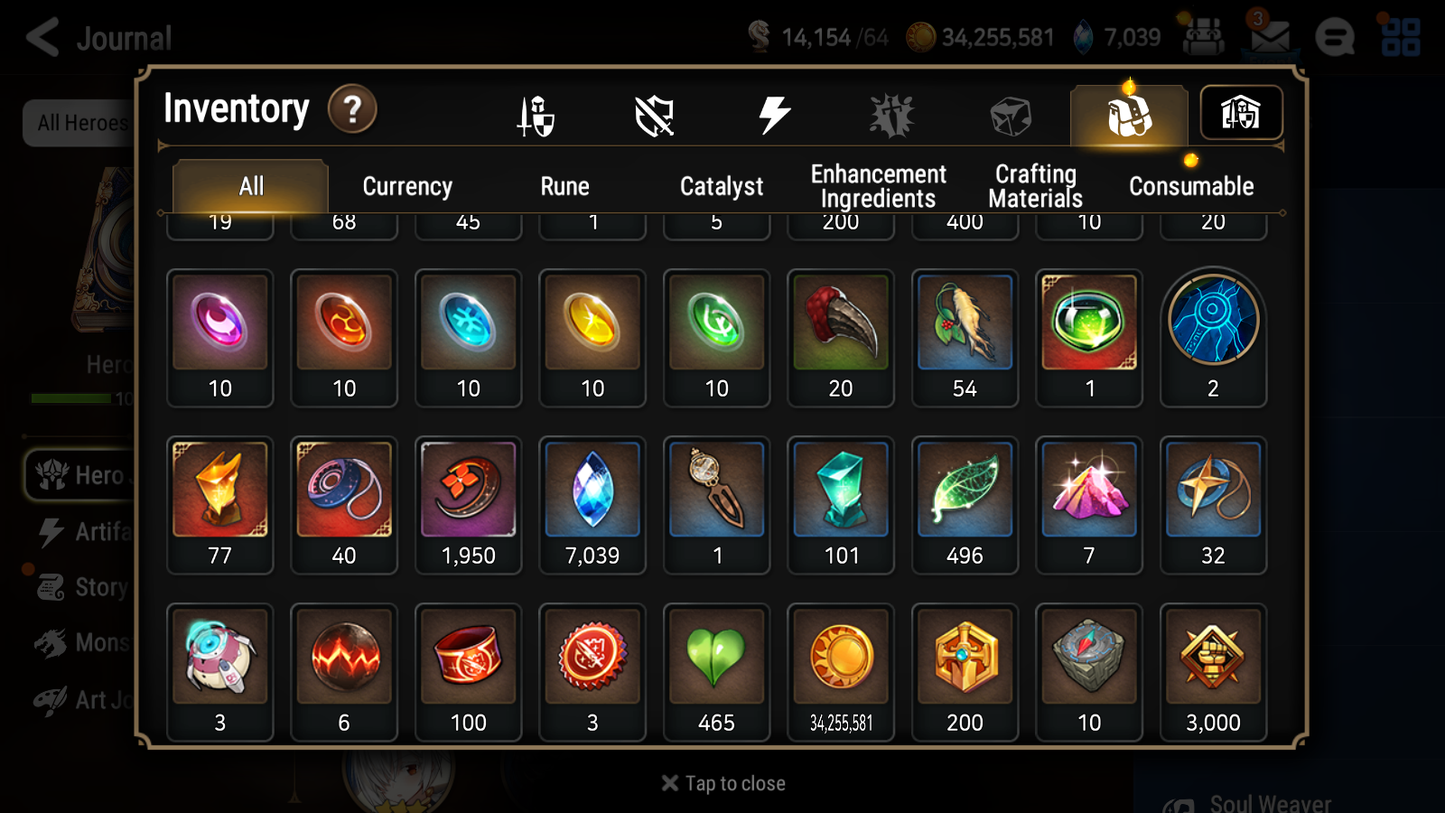Open the storage building icon beside the backpack
Screen dimensions: 1445x813
pyautogui.click(x=1240, y=113)
